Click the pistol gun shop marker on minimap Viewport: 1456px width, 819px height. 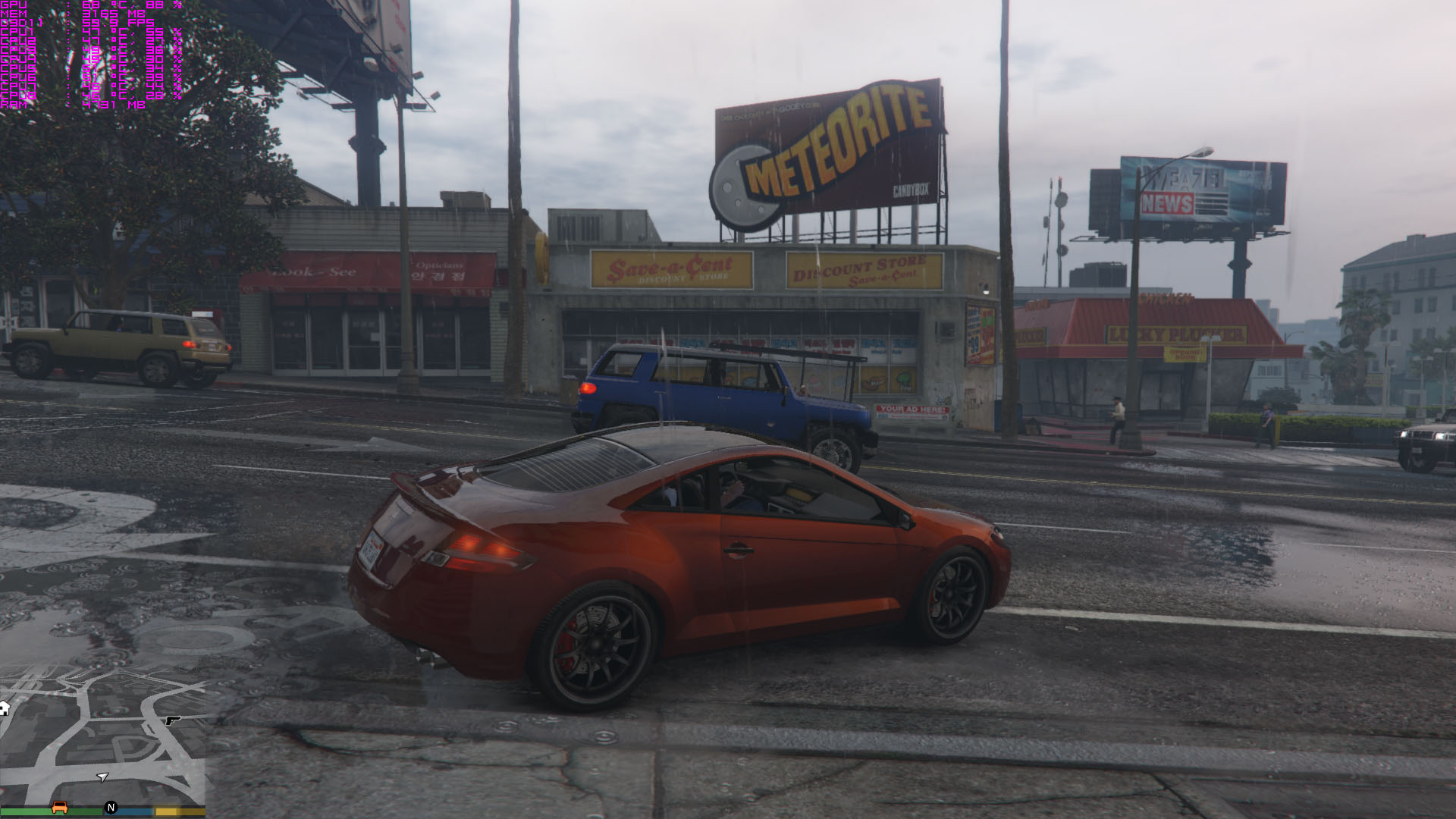(x=173, y=720)
